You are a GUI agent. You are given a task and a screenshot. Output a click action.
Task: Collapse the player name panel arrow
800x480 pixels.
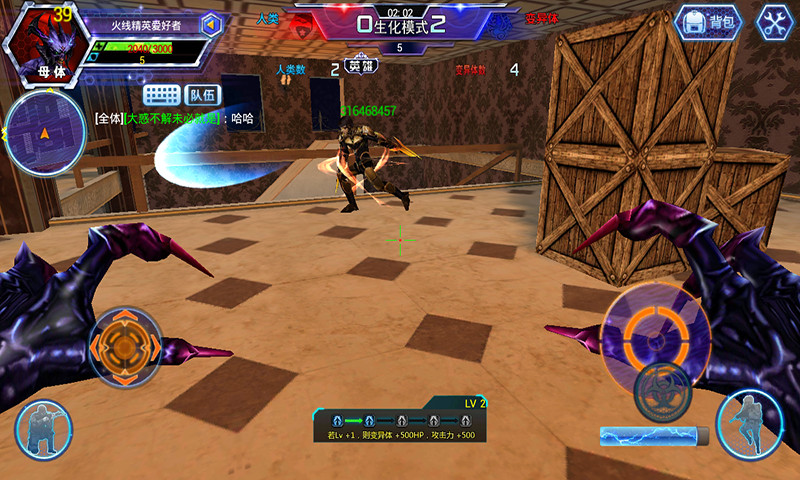[x=211, y=24]
